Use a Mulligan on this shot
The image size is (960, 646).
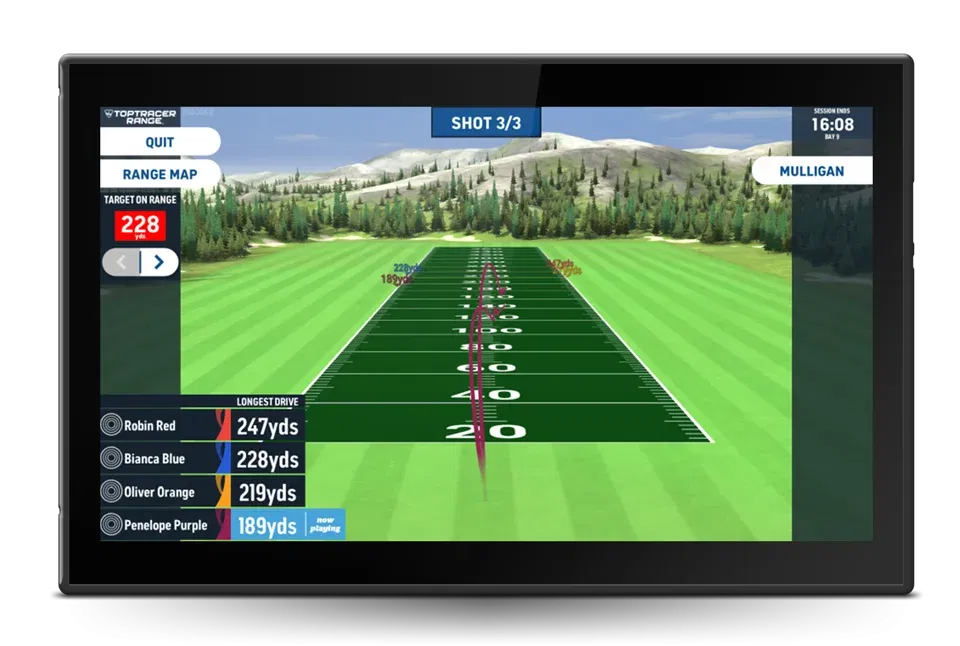[811, 171]
